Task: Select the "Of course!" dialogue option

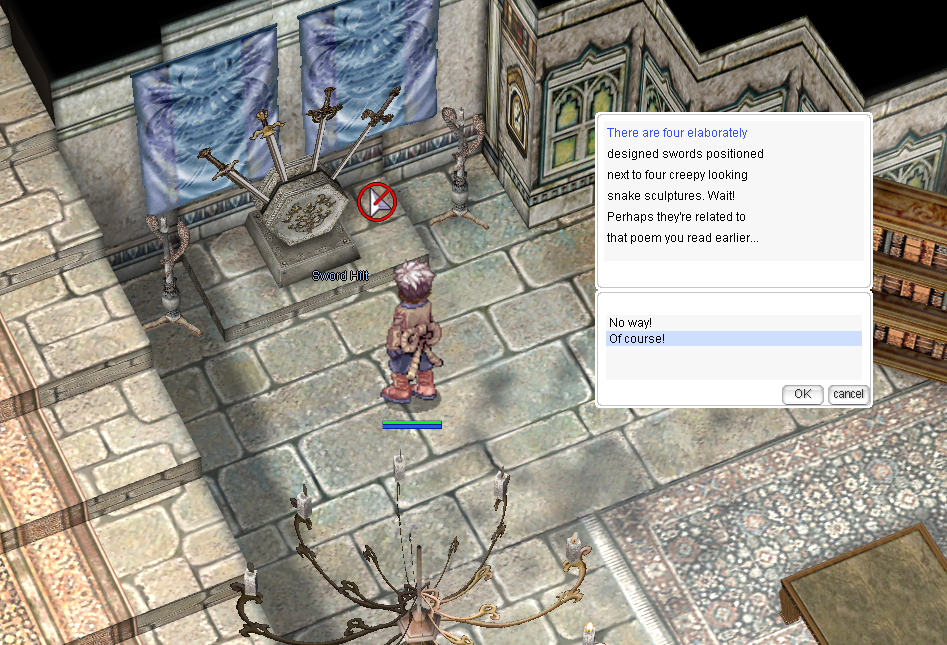Action: (x=637, y=339)
